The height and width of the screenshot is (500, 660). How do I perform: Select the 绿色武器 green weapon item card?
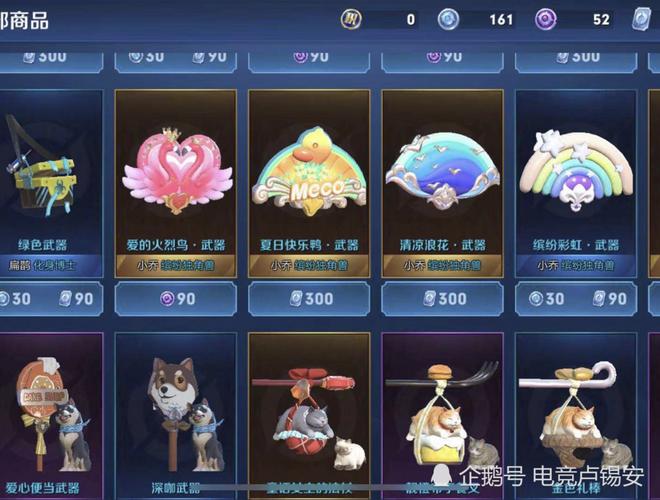click(x=50, y=180)
